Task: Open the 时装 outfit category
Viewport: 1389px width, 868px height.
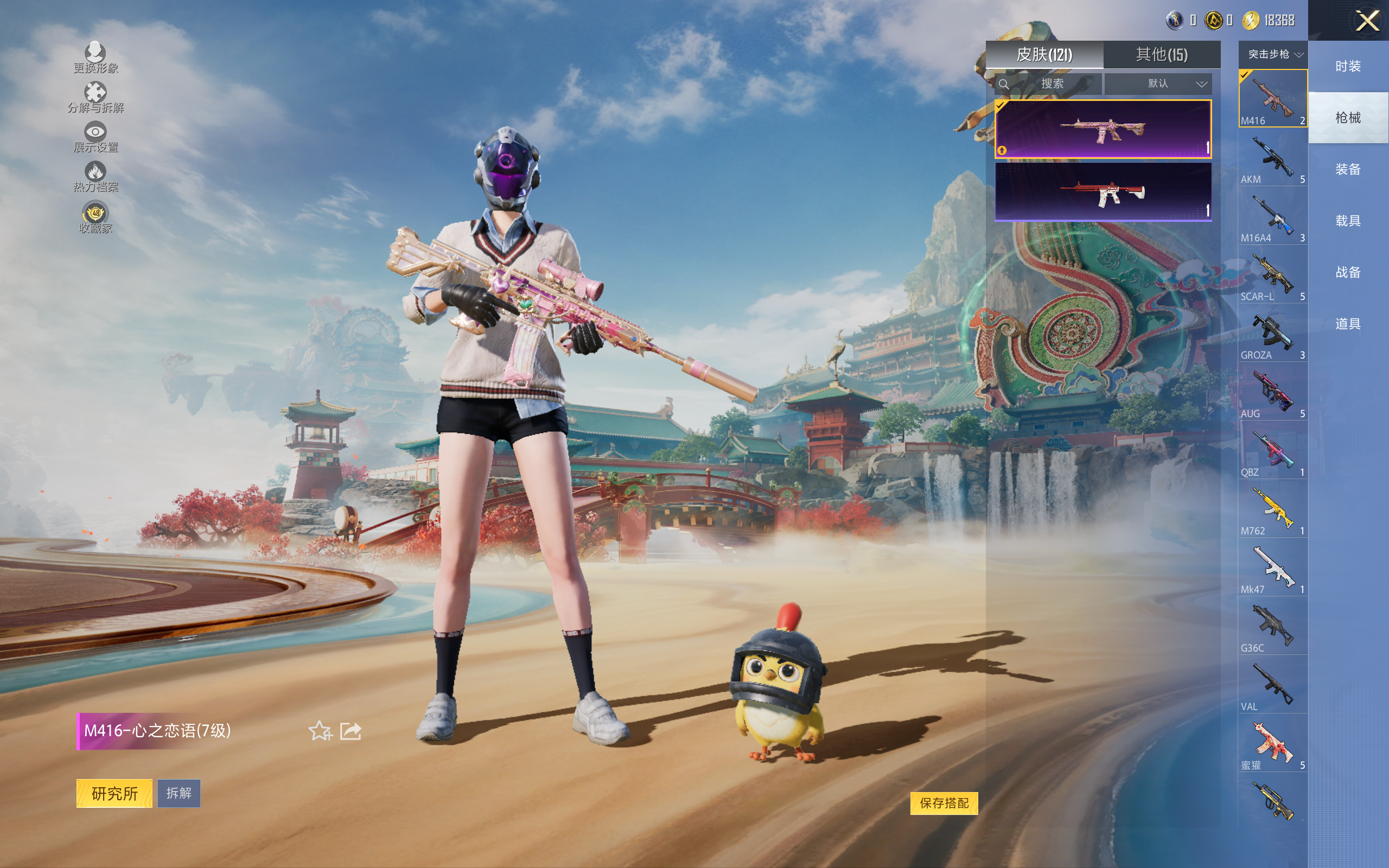Action: pyautogui.click(x=1348, y=67)
